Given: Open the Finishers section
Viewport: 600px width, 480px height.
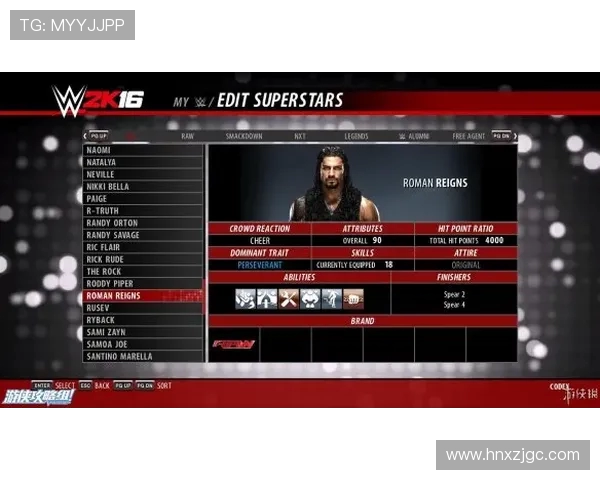Looking at the screenshot, I should point(454,277).
